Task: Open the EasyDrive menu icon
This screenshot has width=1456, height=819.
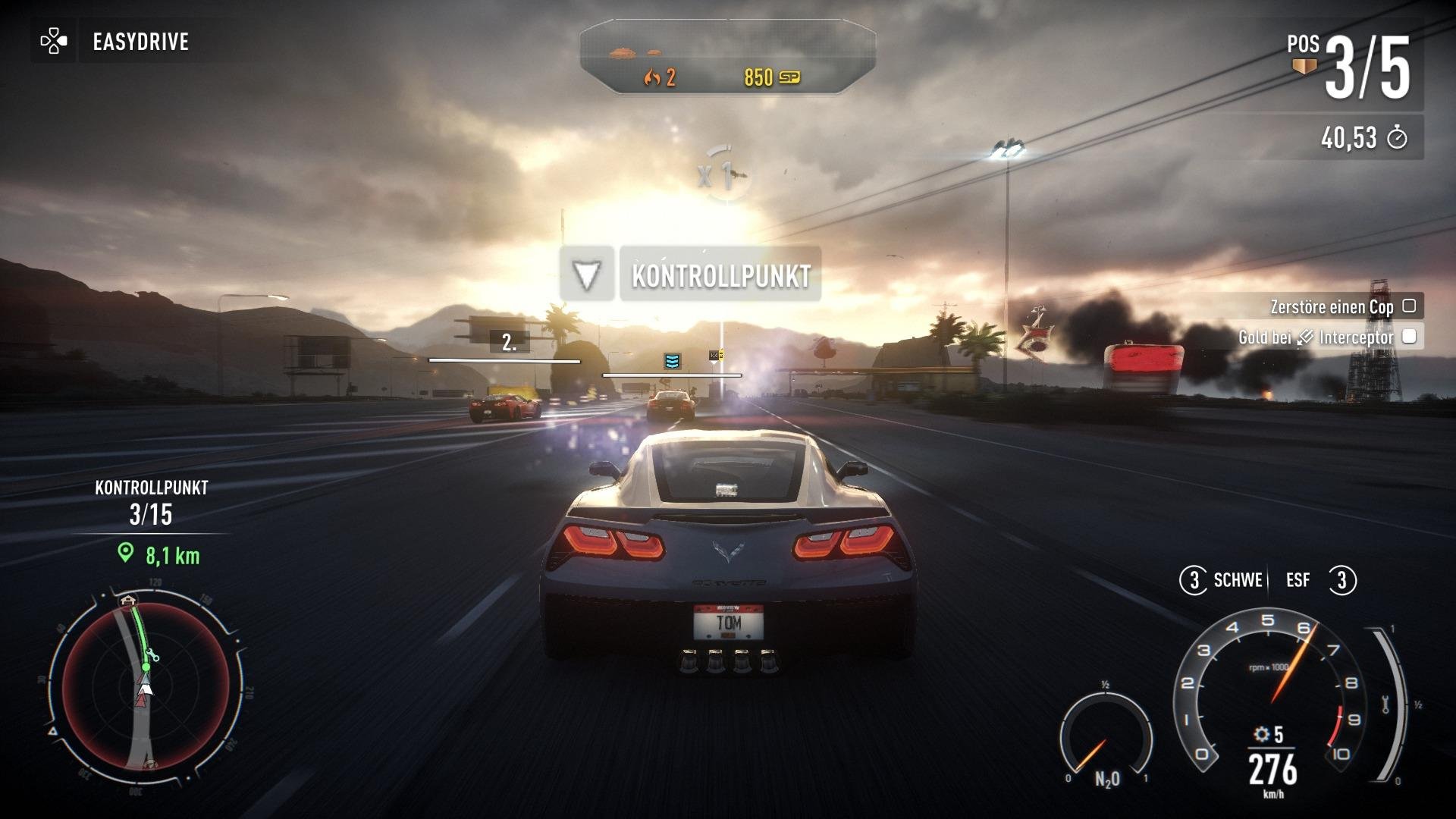Action: (x=53, y=41)
